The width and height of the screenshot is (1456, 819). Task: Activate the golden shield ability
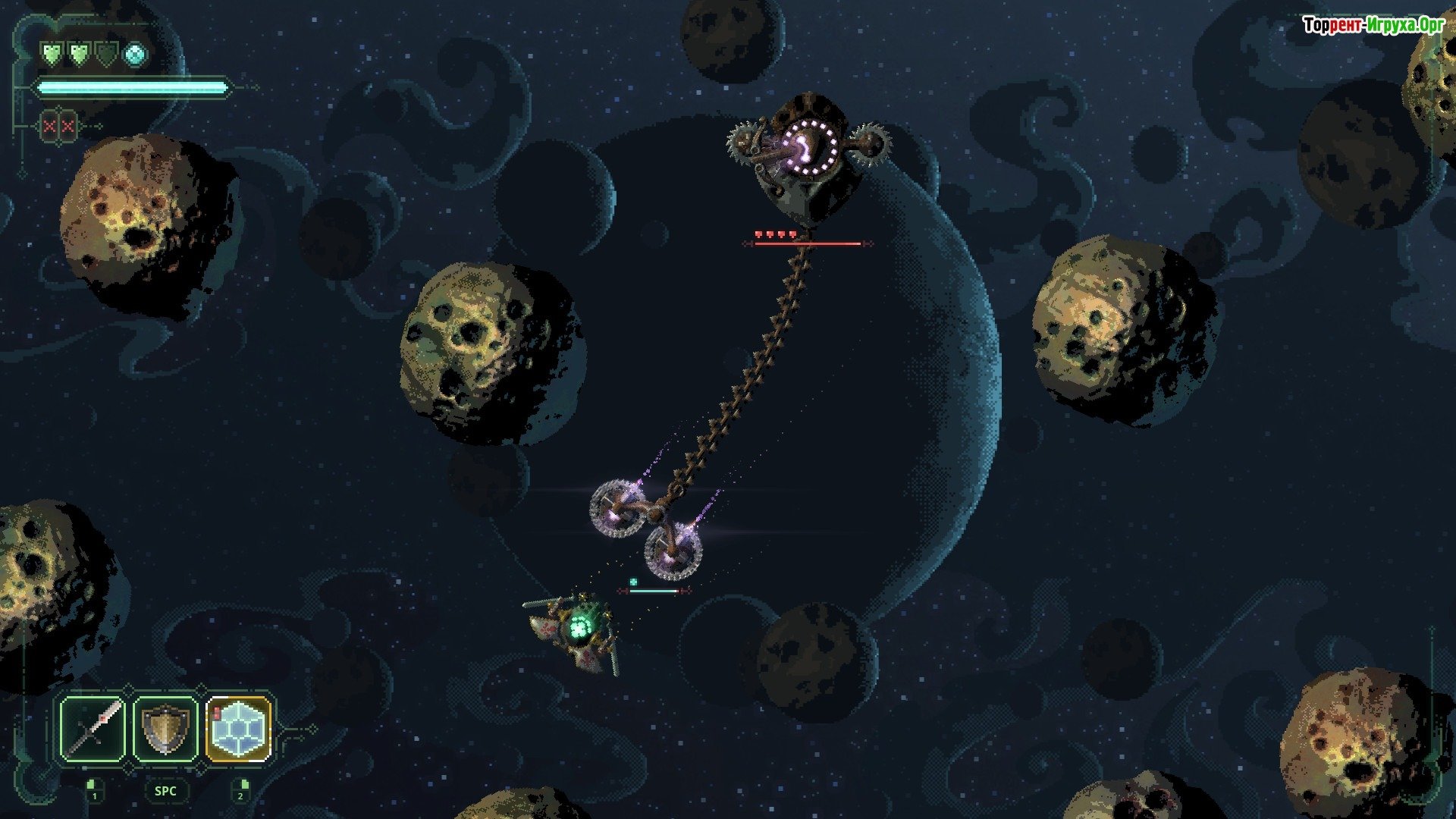(165, 729)
